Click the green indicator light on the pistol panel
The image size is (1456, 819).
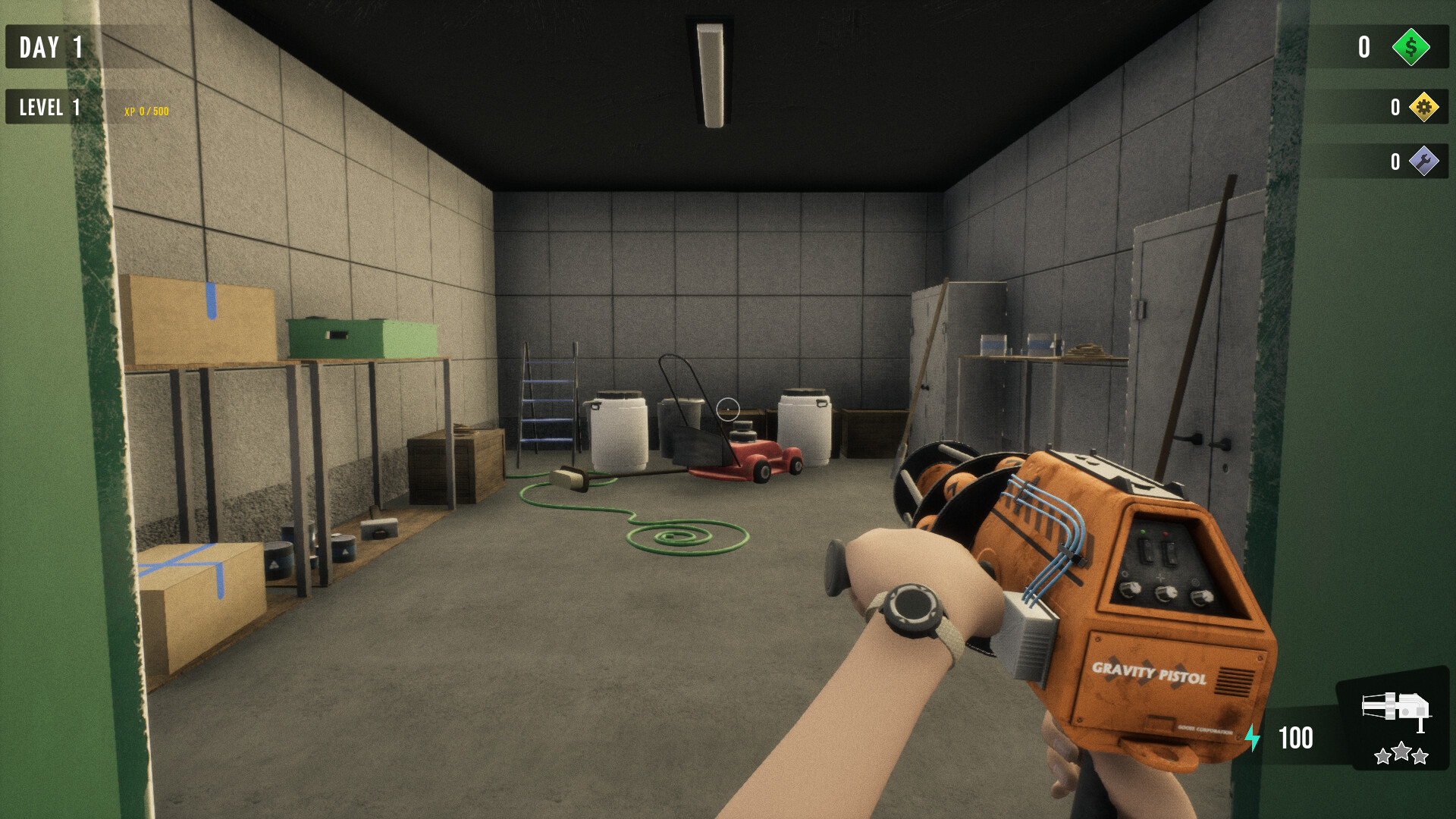point(1143,532)
